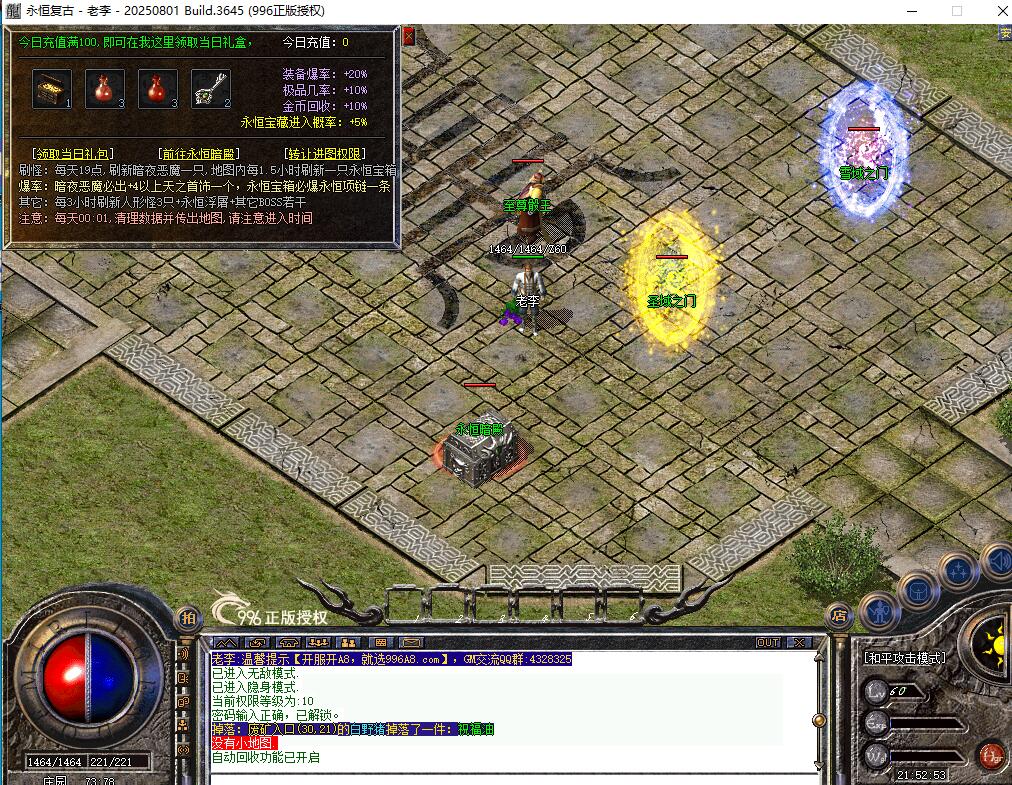Switch the peaceful attack mode label

point(904,658)
